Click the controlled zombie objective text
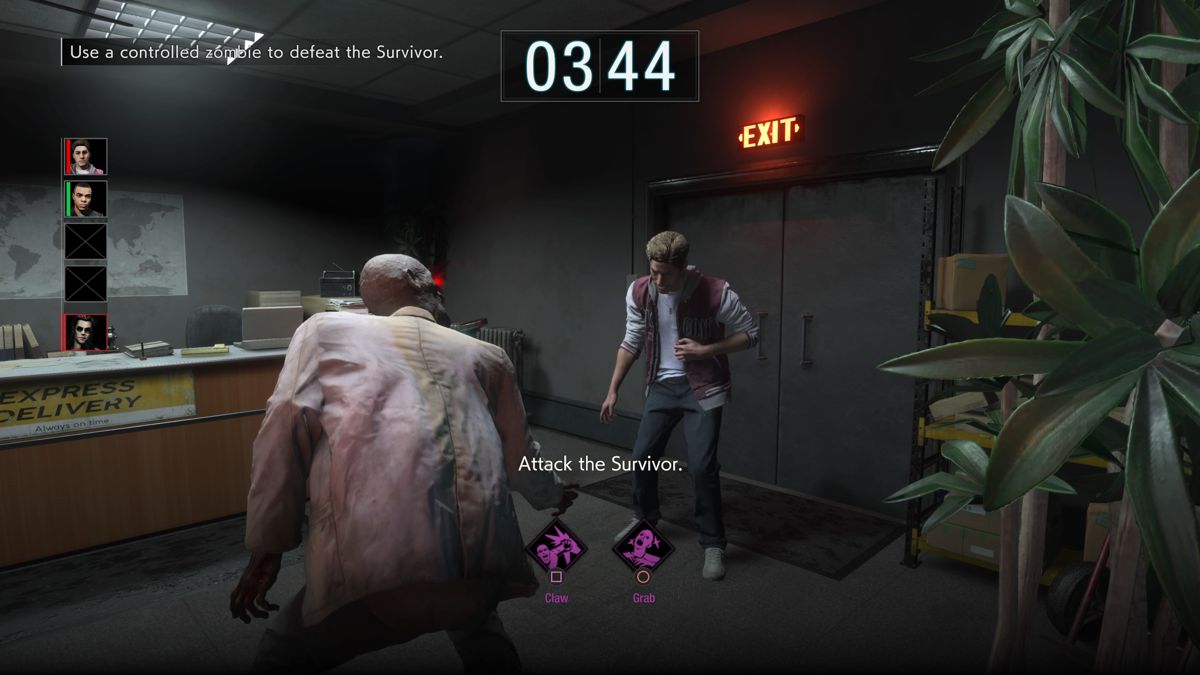This screenshot has height=675, width=1200. 256,52
